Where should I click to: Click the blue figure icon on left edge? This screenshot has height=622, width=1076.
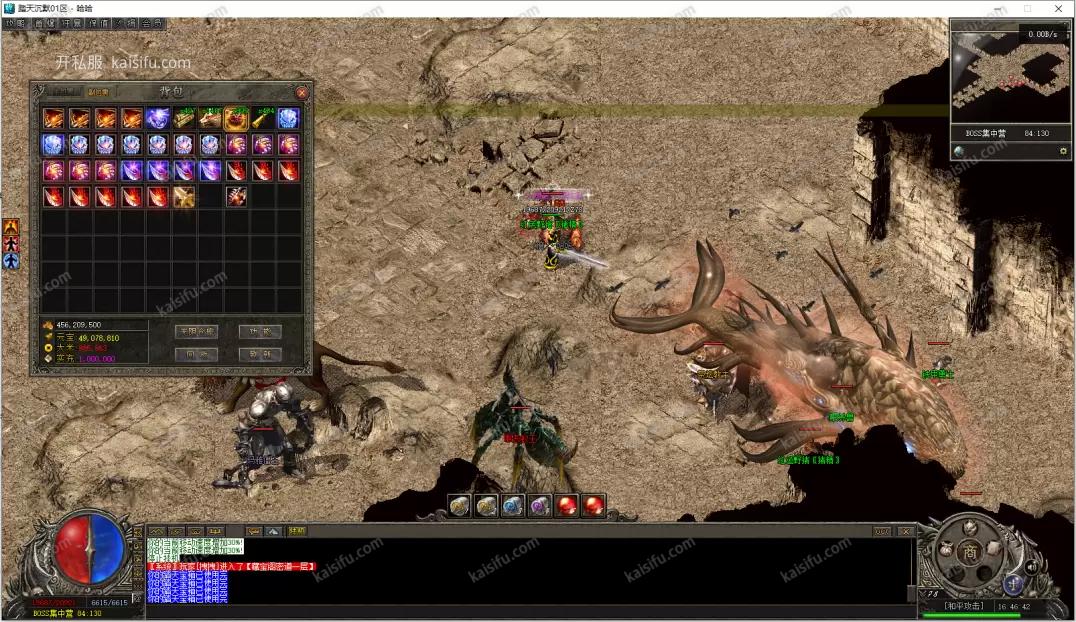[11, 261]
